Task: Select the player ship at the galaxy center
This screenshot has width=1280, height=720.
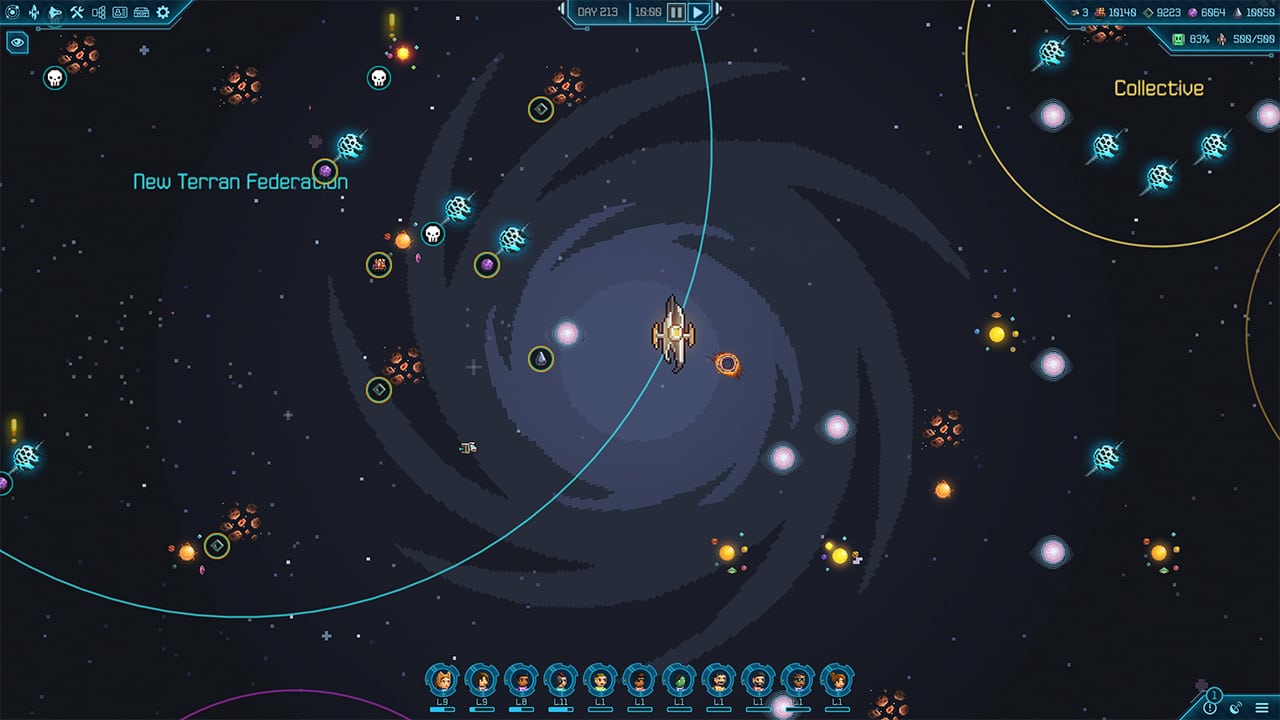Action: pyautogui.click(x=672, y=335)
